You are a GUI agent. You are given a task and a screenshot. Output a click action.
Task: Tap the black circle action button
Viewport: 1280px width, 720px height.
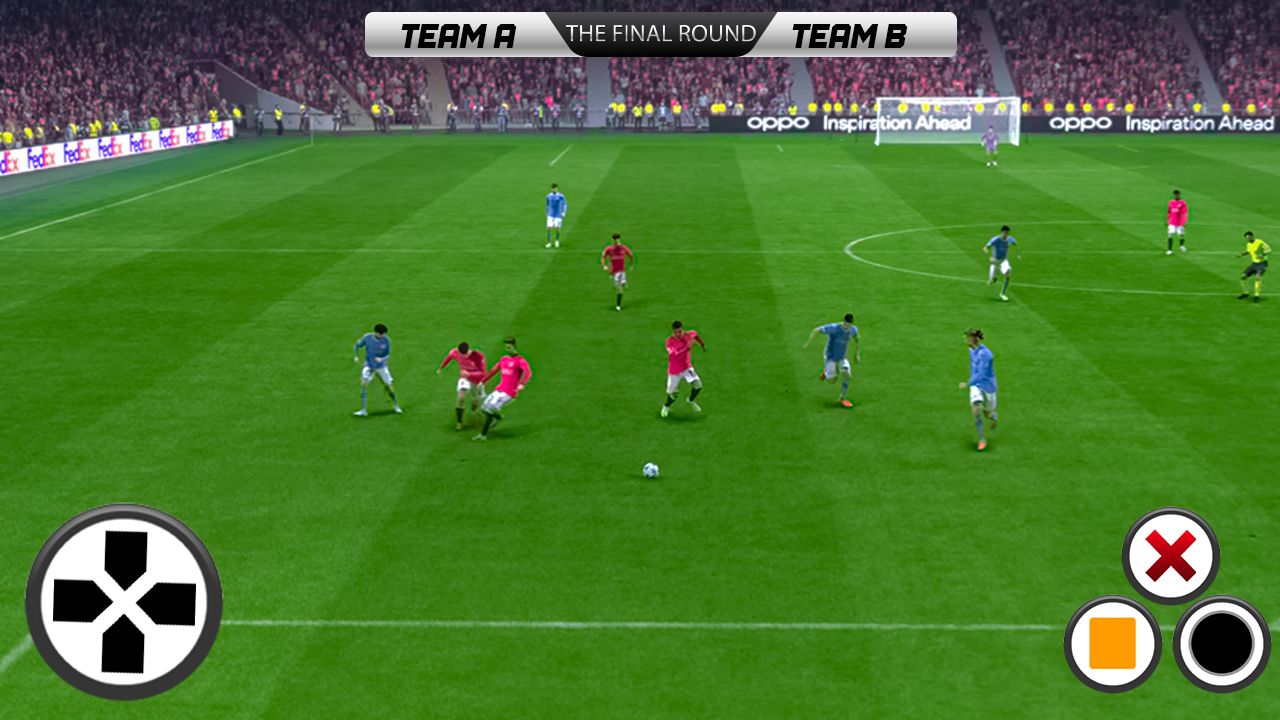1221,643
